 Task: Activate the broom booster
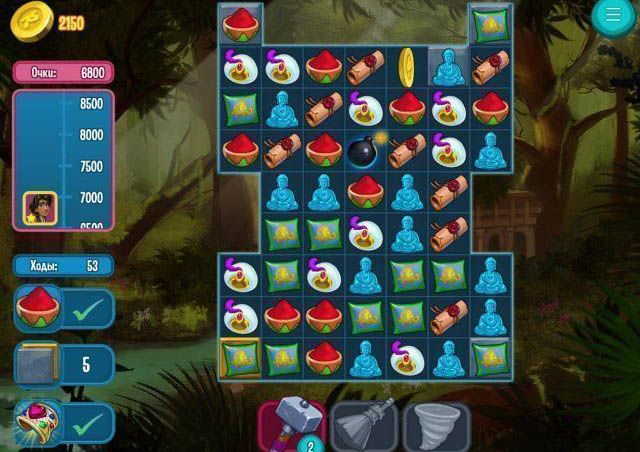[364, 425]
